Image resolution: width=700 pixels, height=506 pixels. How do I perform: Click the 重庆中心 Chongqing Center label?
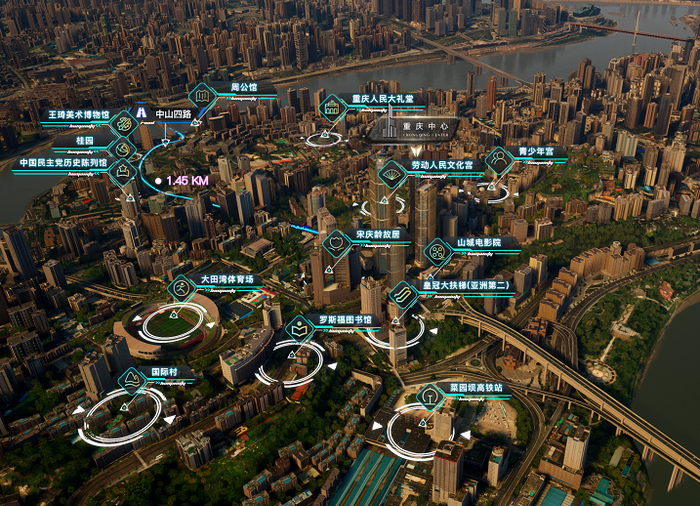click(415, 130)
